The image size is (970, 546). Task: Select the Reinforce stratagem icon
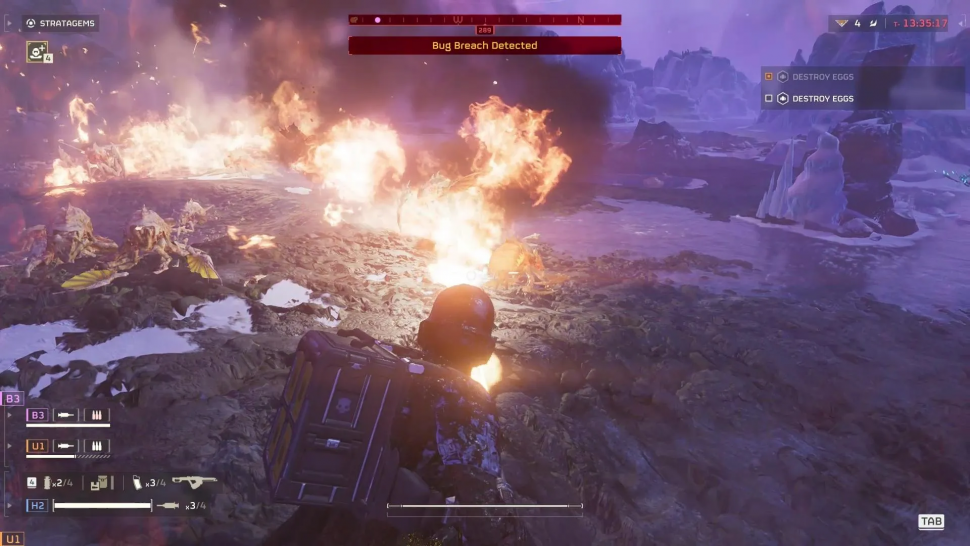pos(38,51)
